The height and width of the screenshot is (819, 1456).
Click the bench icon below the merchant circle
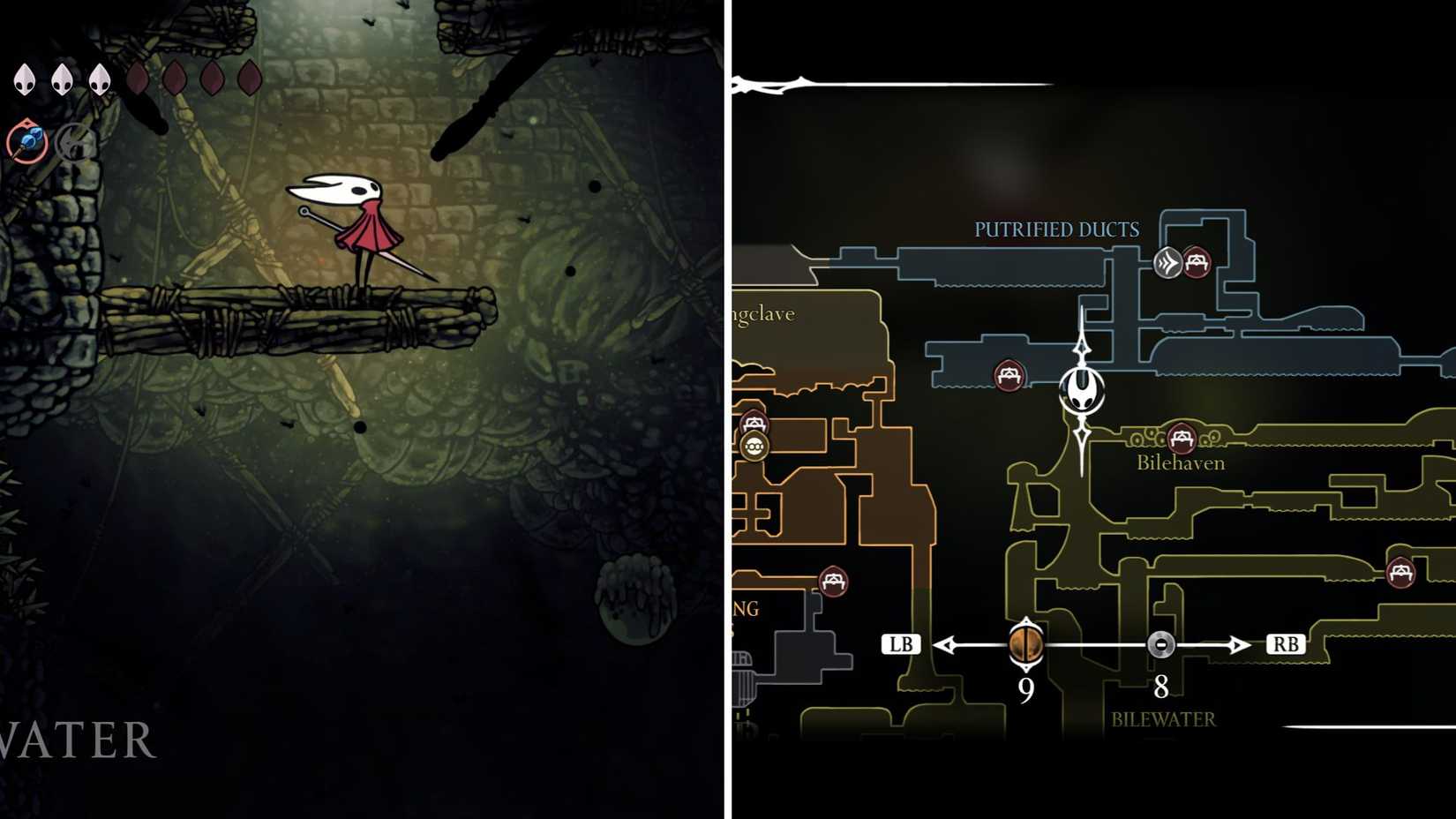(x=834, y=581)
